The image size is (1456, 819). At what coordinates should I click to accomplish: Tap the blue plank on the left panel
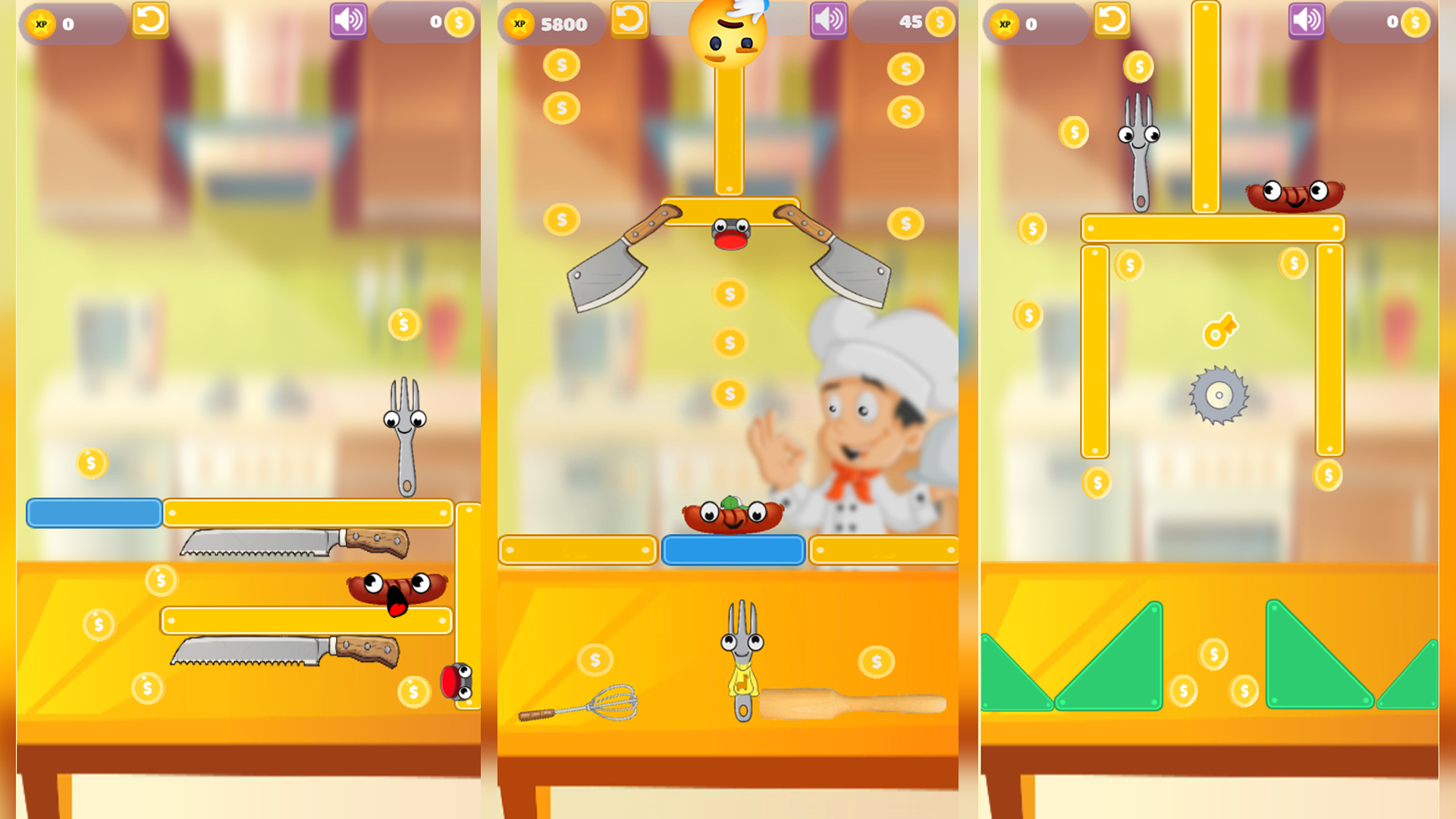[93, 513]
